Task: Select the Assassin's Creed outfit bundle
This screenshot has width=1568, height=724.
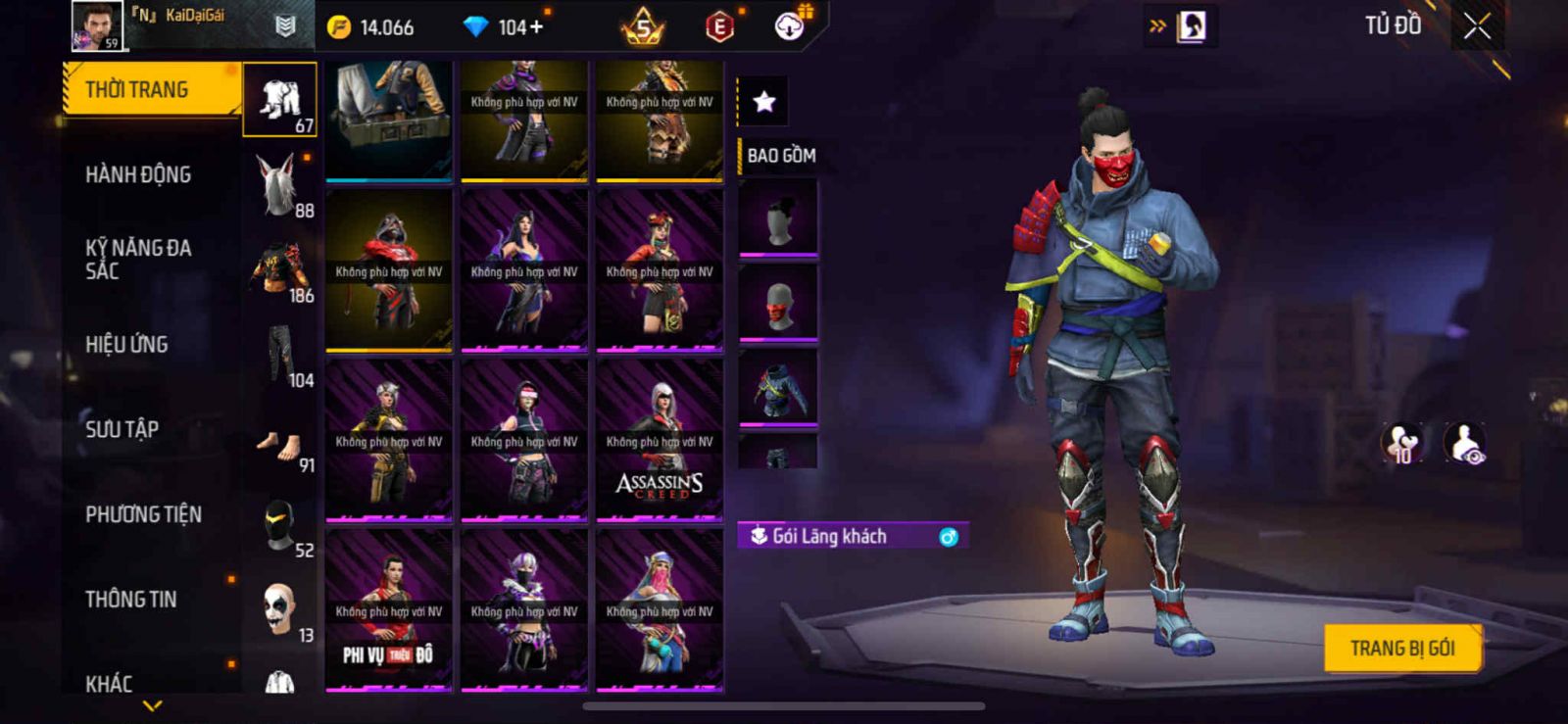Action: pyautogui.click(x=660, y=440)
